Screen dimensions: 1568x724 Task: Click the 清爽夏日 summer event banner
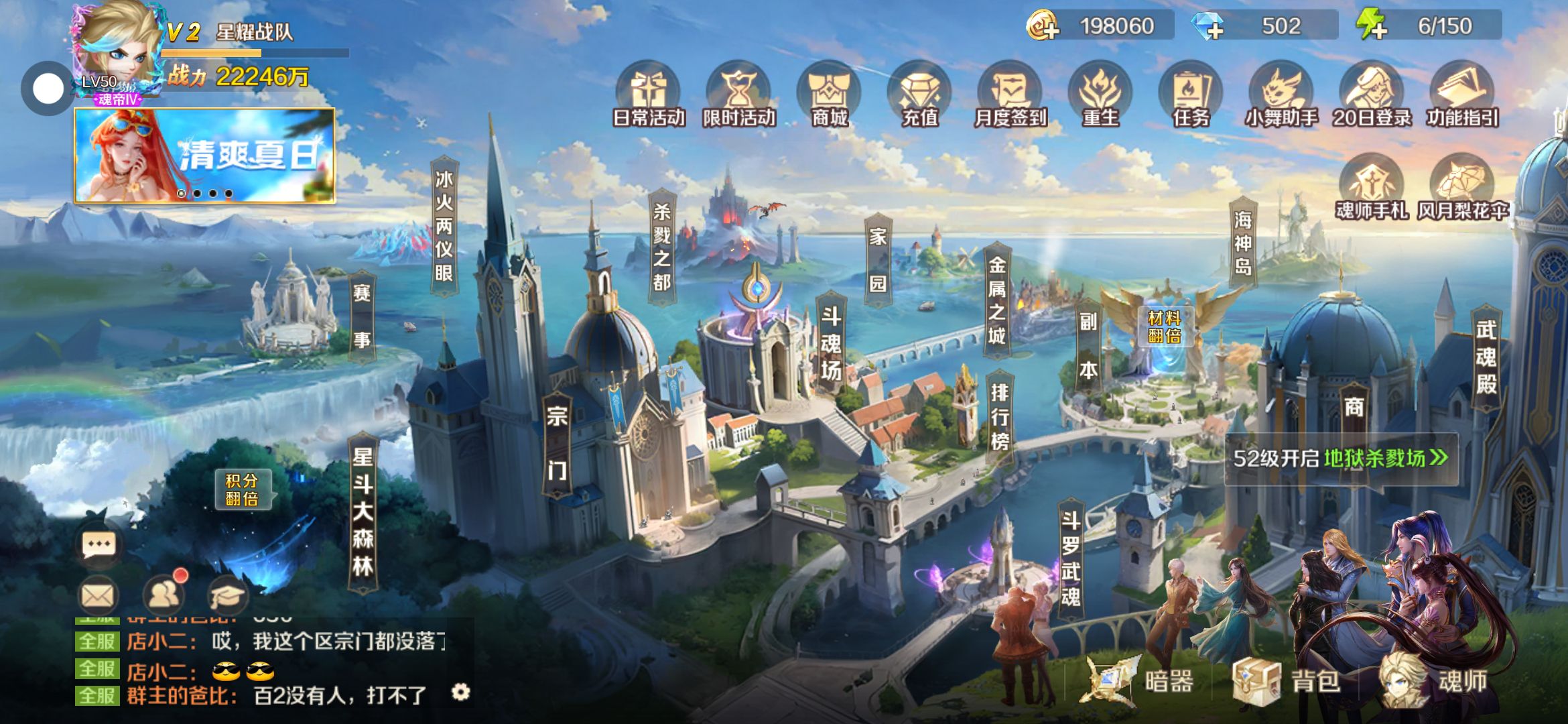(204, 155)
